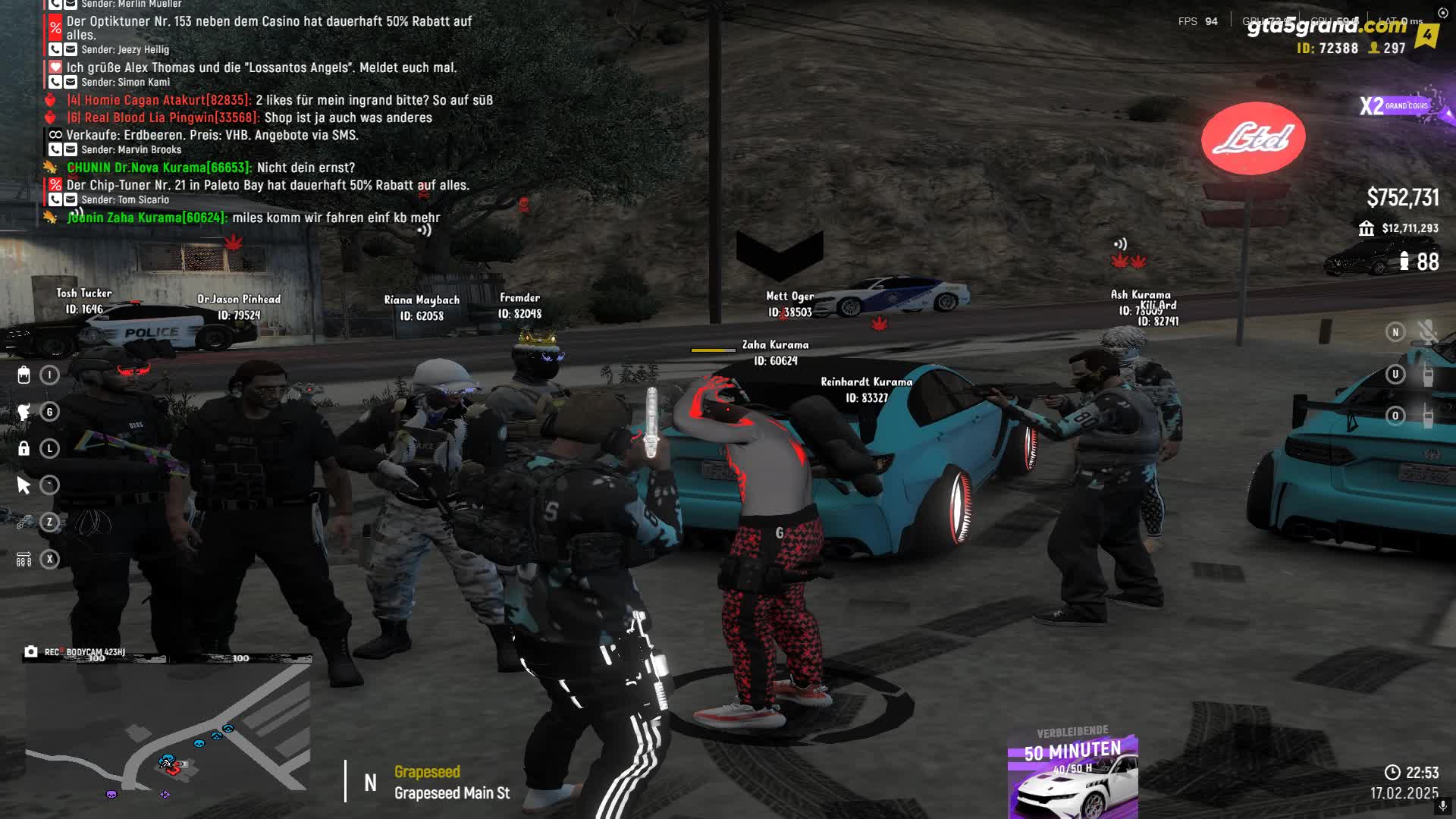Click the X2 Grand Coins banner
The image size is (1456, 819).
point(1395,106)
